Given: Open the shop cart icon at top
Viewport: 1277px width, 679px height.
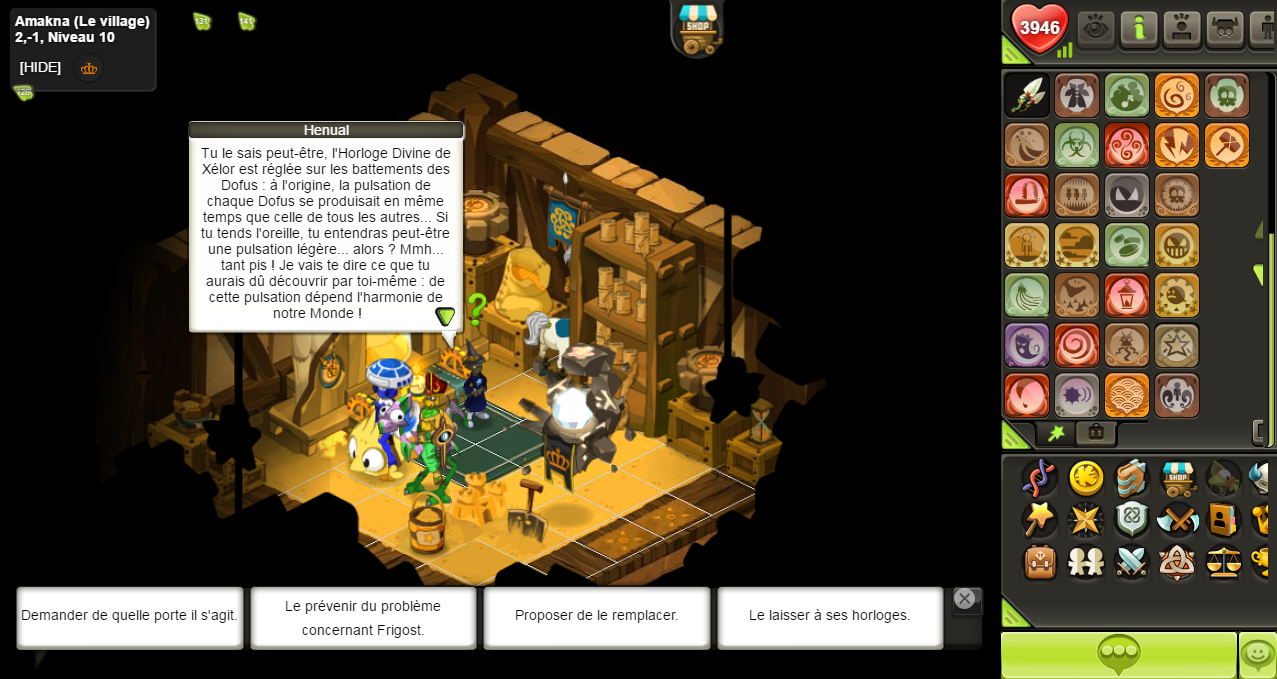Looking at the screenshot, I should tap(697, 27).
